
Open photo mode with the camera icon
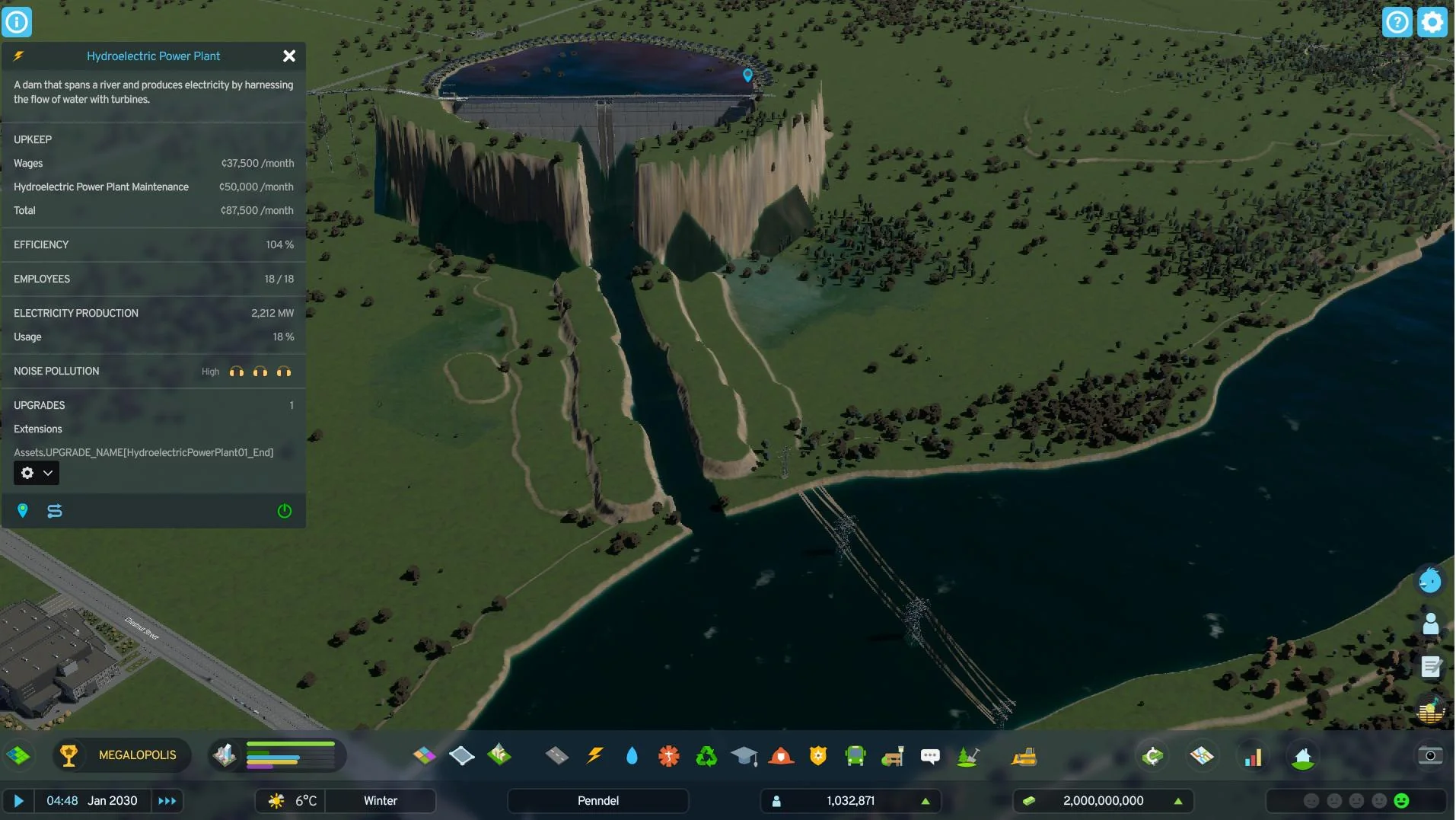1429,755
